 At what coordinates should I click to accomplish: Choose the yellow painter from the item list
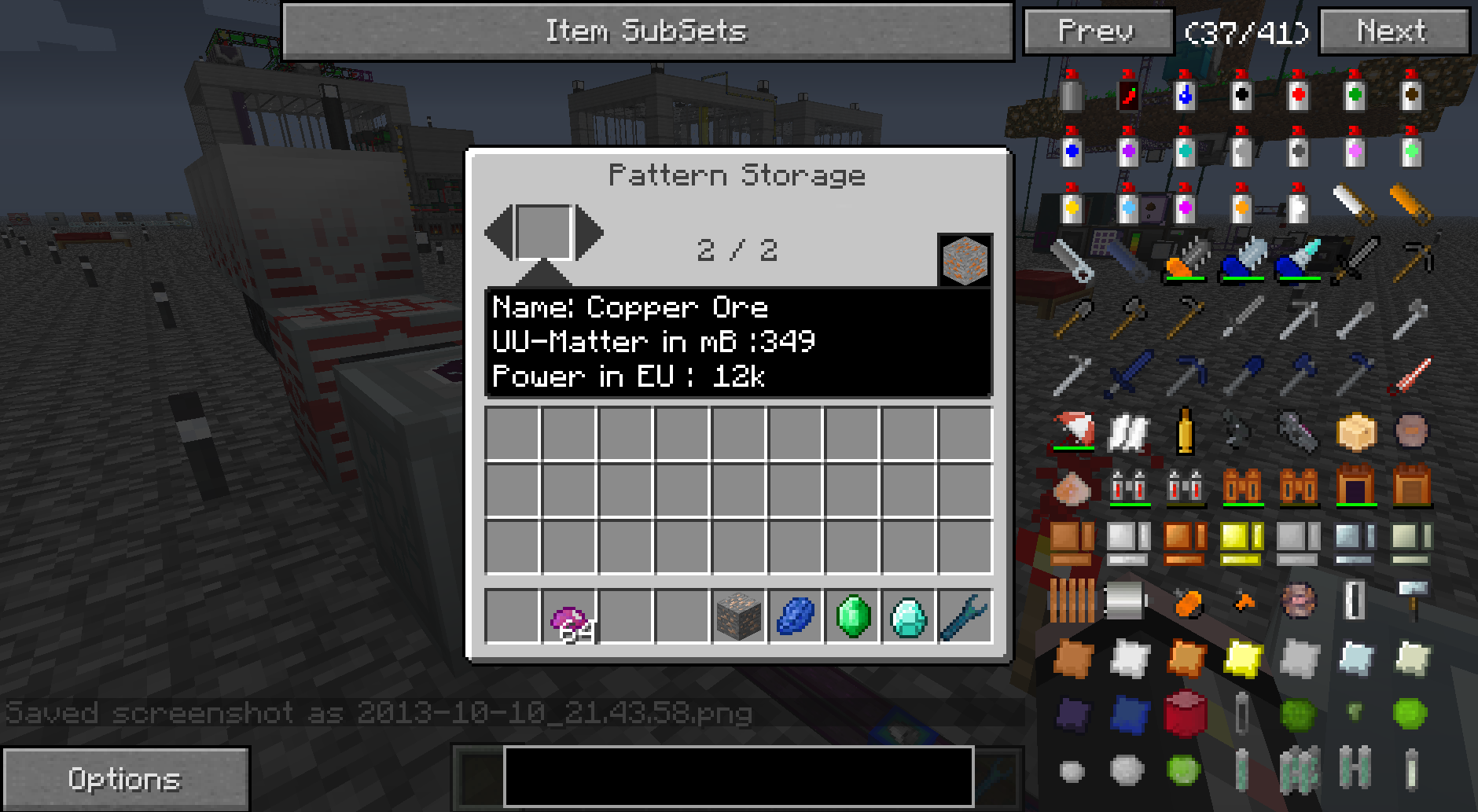coord(1072,204)
